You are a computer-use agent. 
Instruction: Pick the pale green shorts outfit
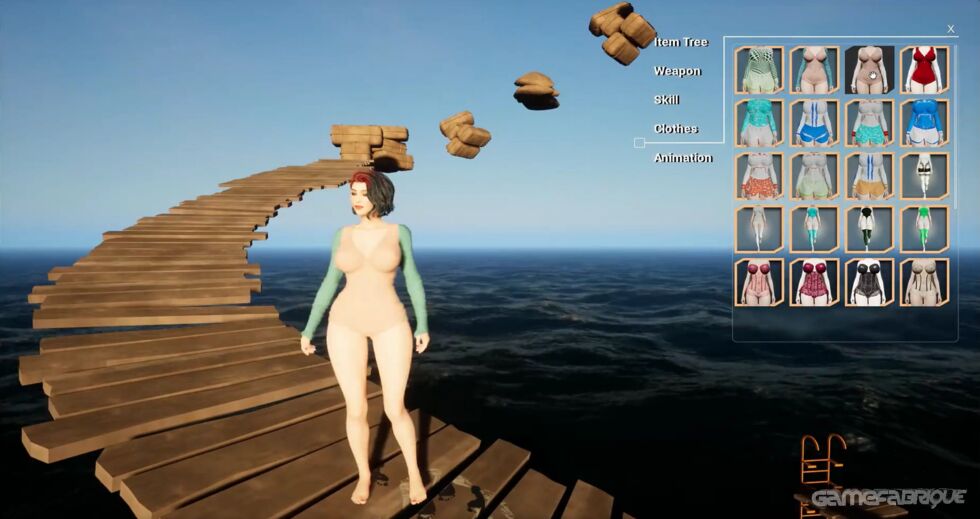pyautogui.click(x=814, y=176)
